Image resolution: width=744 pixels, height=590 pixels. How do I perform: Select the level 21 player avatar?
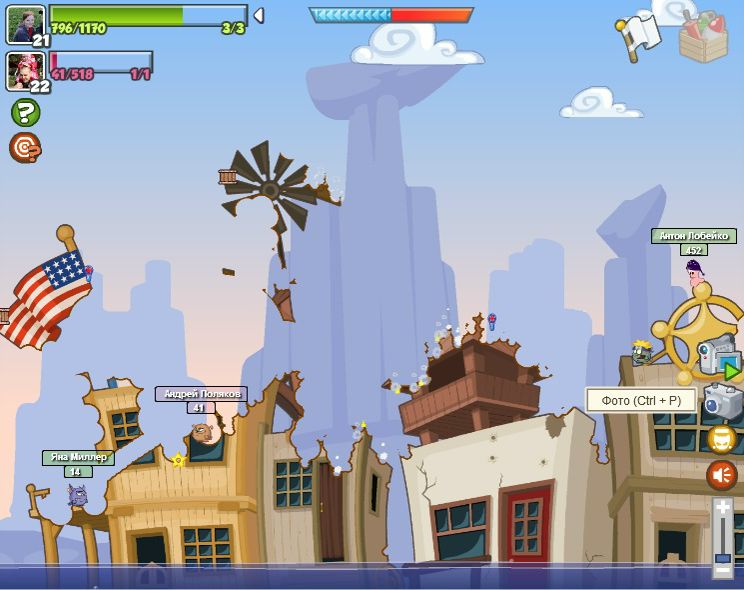click(x=25, y=24)
